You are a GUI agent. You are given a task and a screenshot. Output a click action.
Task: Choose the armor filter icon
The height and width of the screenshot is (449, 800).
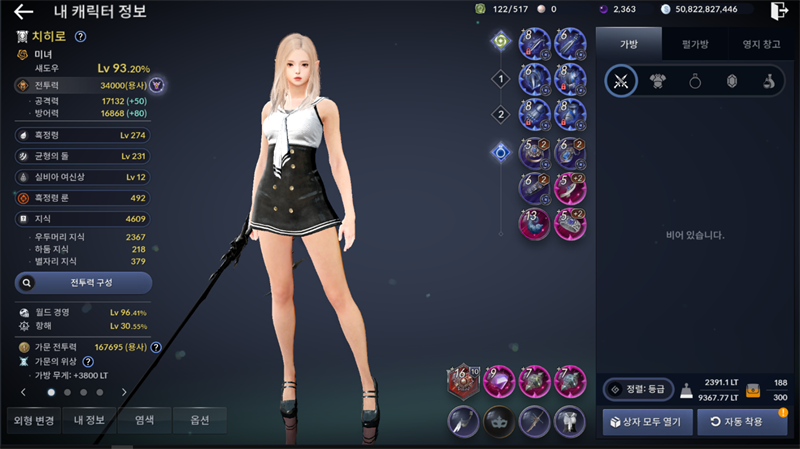tap(657, 82)
